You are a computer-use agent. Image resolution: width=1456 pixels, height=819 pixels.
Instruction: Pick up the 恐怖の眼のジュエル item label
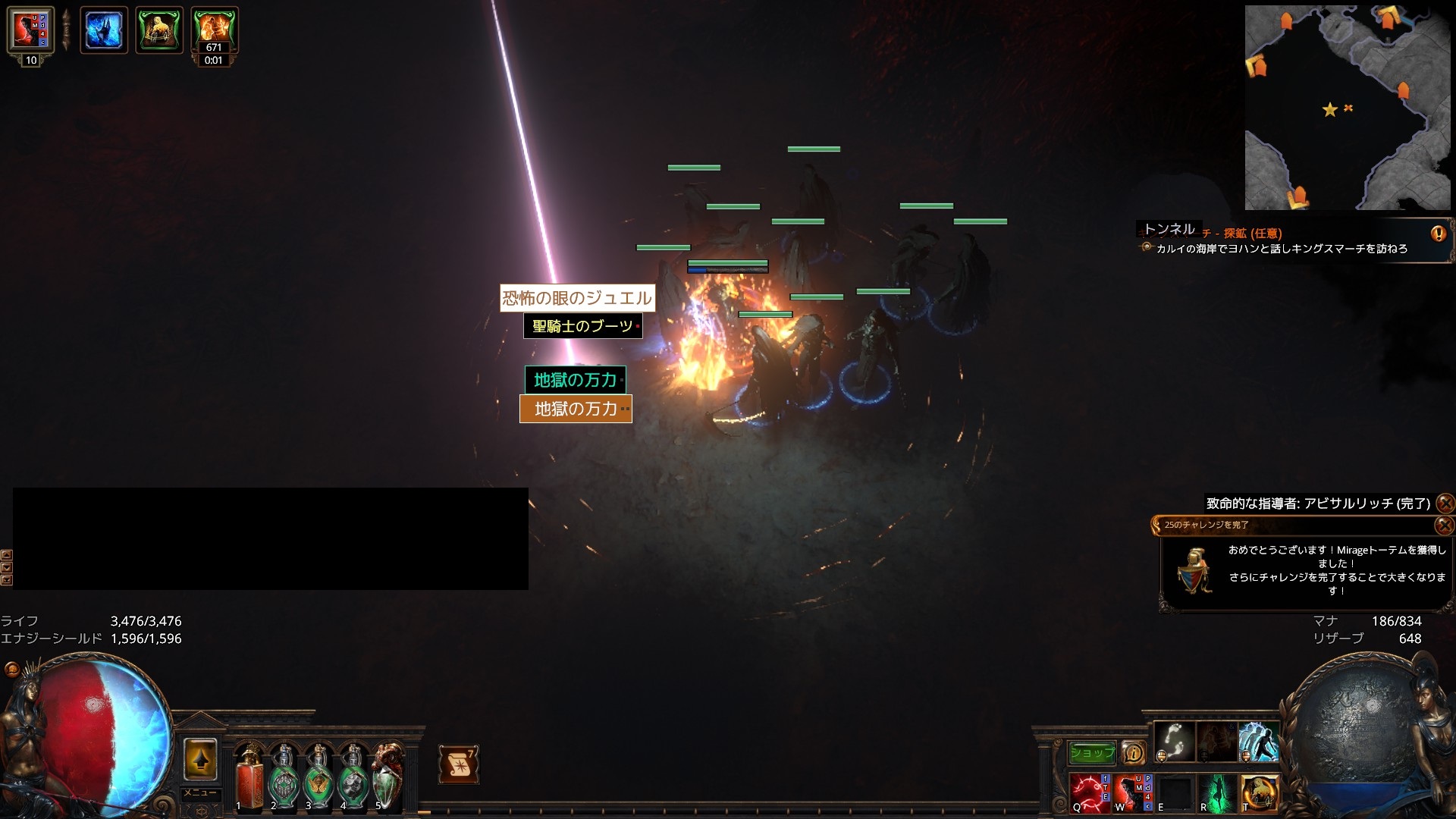click(x=576, y=297)
